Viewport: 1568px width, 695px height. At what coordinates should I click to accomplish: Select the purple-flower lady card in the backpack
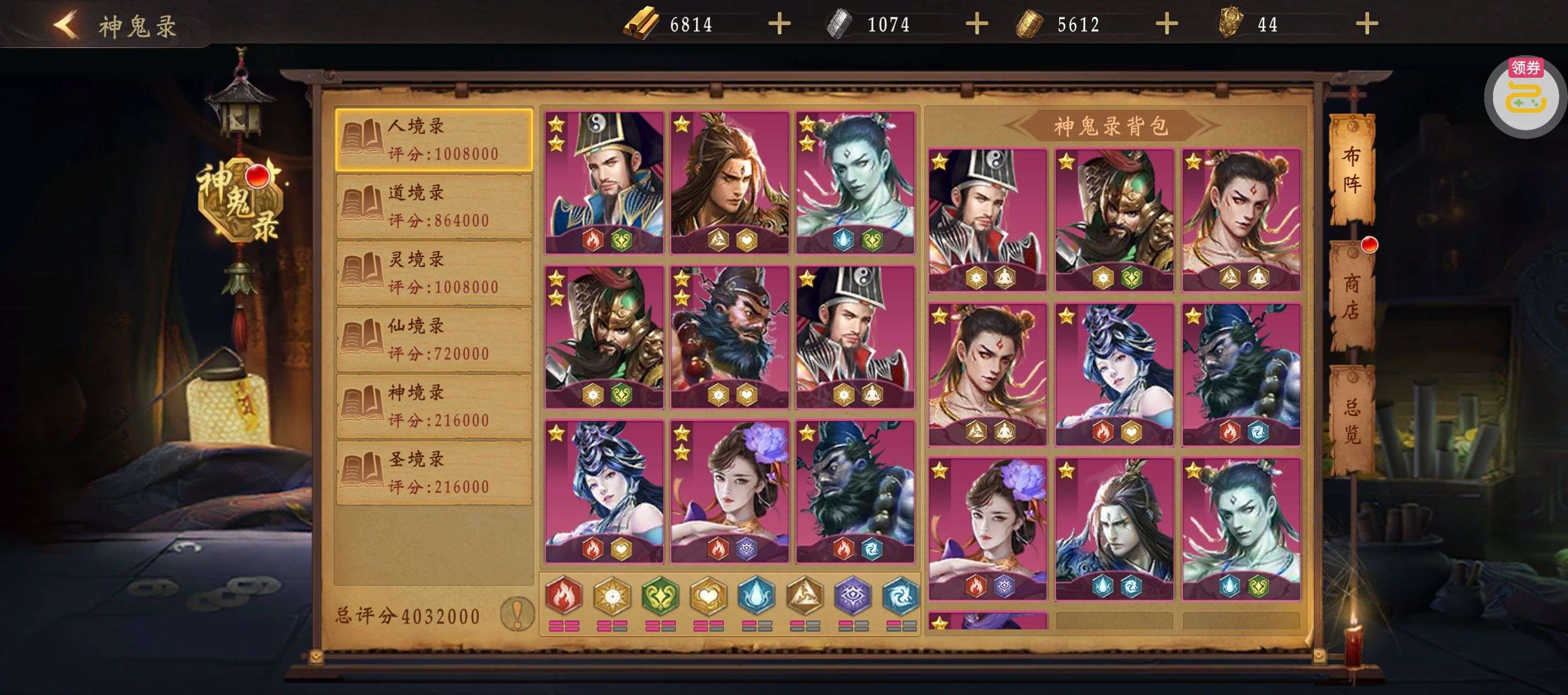pyautogui.click(x=987, y=527)
